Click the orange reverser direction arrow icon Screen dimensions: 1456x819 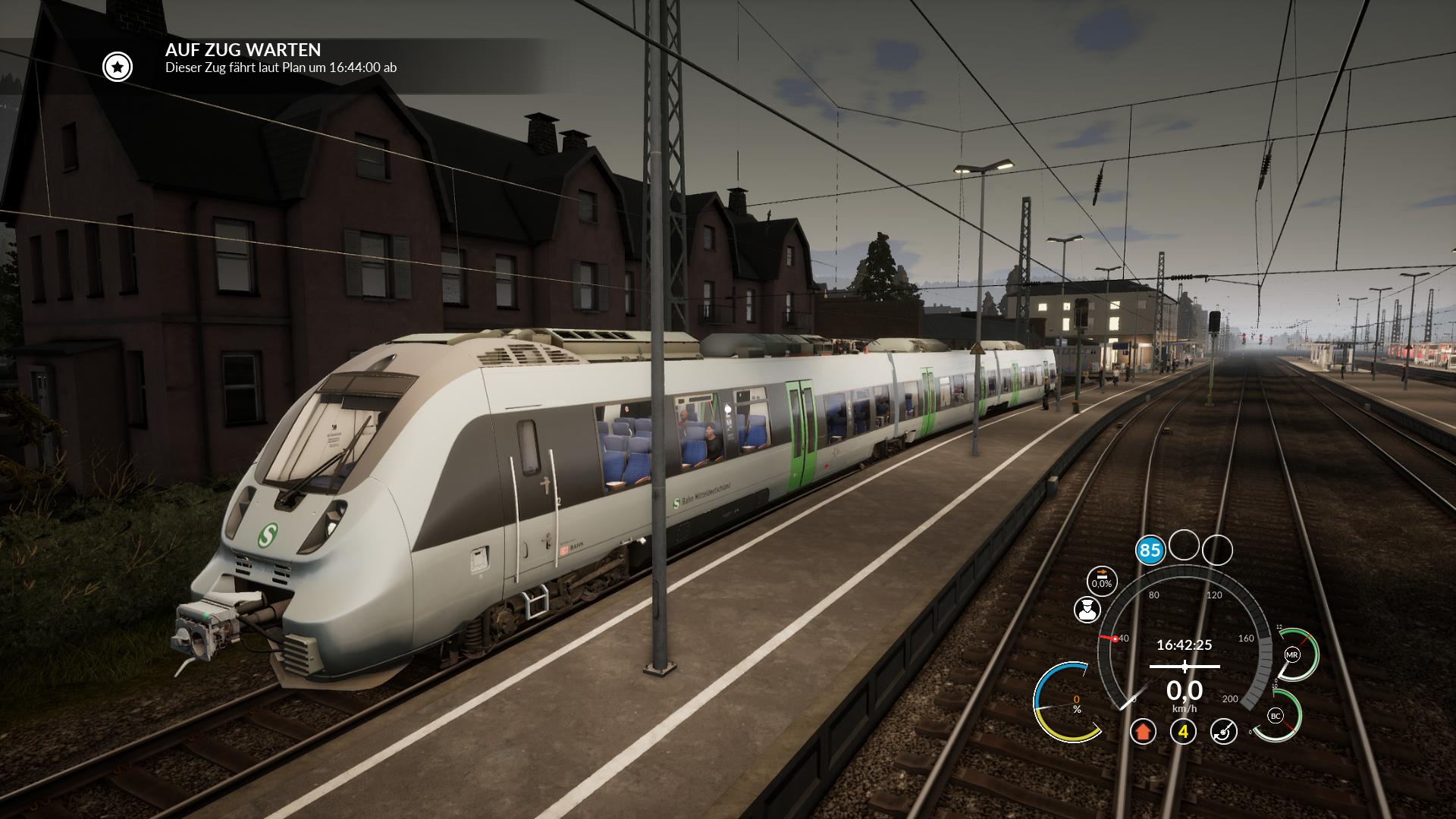(1143, 732)
